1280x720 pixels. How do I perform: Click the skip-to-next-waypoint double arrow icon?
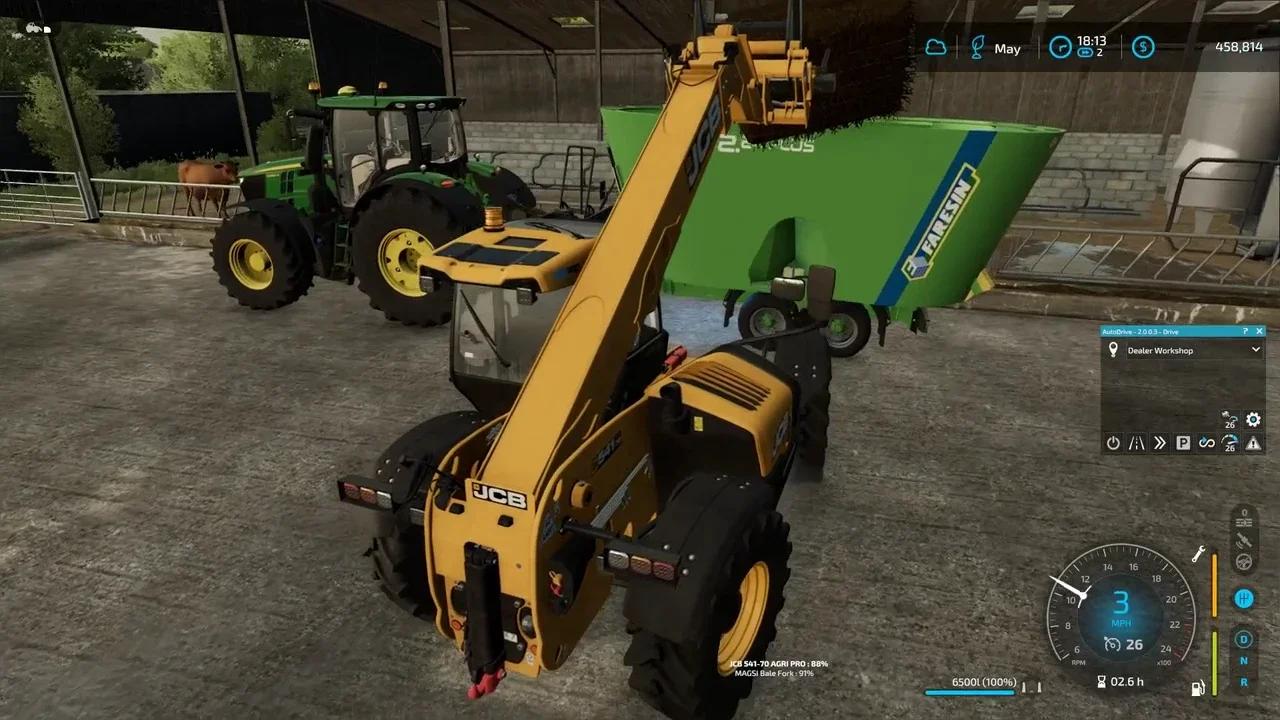1161,442
